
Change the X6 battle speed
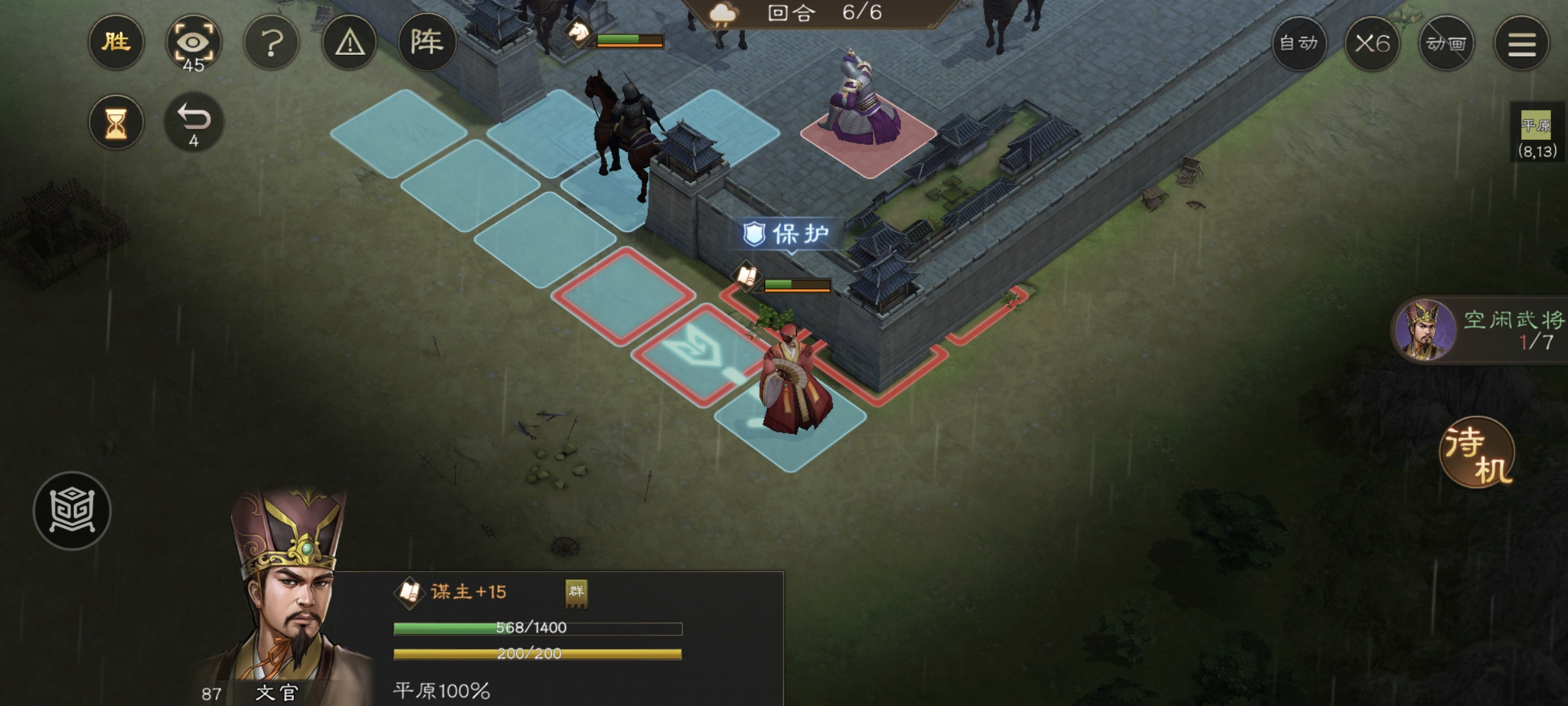[1372, 44]
